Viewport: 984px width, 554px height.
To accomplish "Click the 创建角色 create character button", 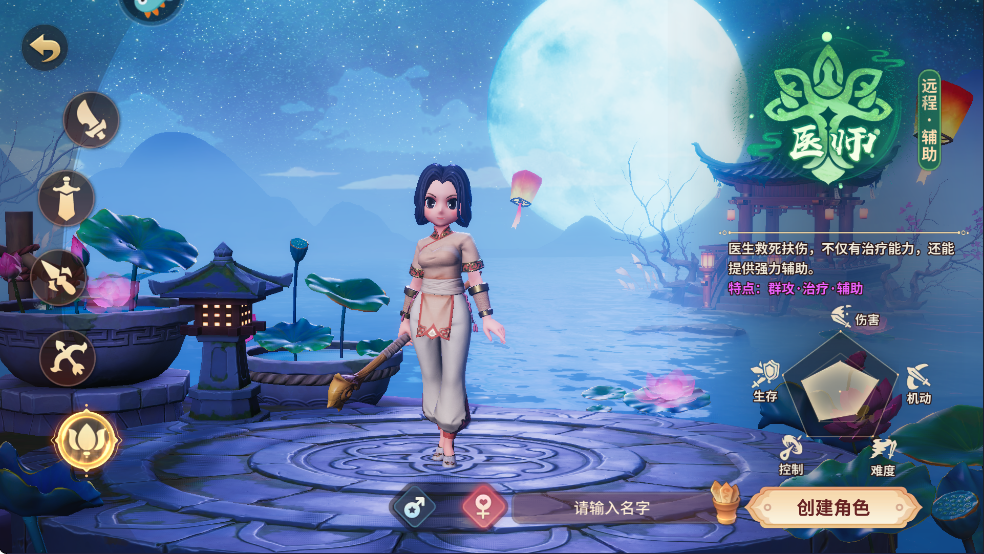I will (x=833, y=507).
